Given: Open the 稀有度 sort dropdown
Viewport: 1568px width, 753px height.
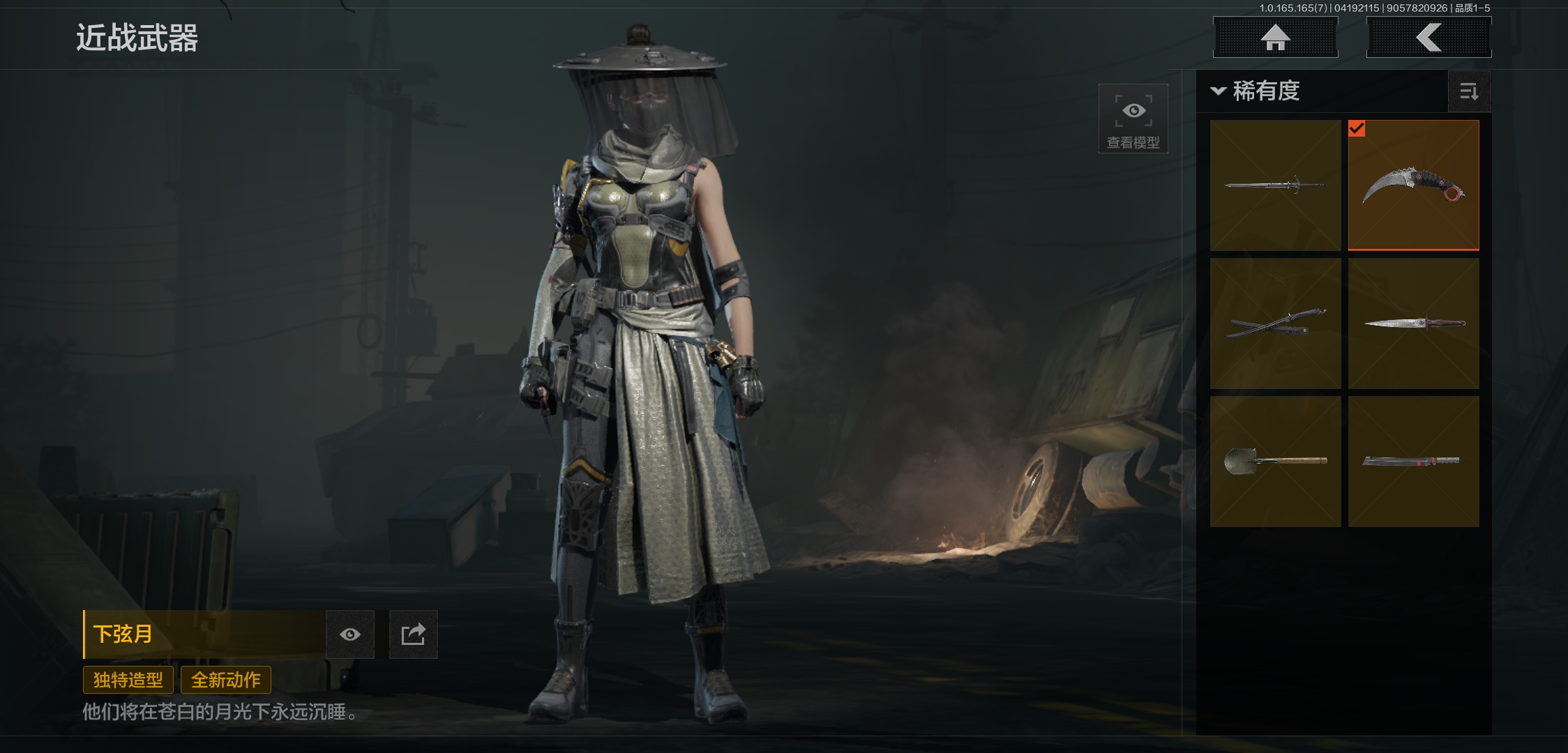Looking at the screenshot, I should click(x=1257, y=91).
